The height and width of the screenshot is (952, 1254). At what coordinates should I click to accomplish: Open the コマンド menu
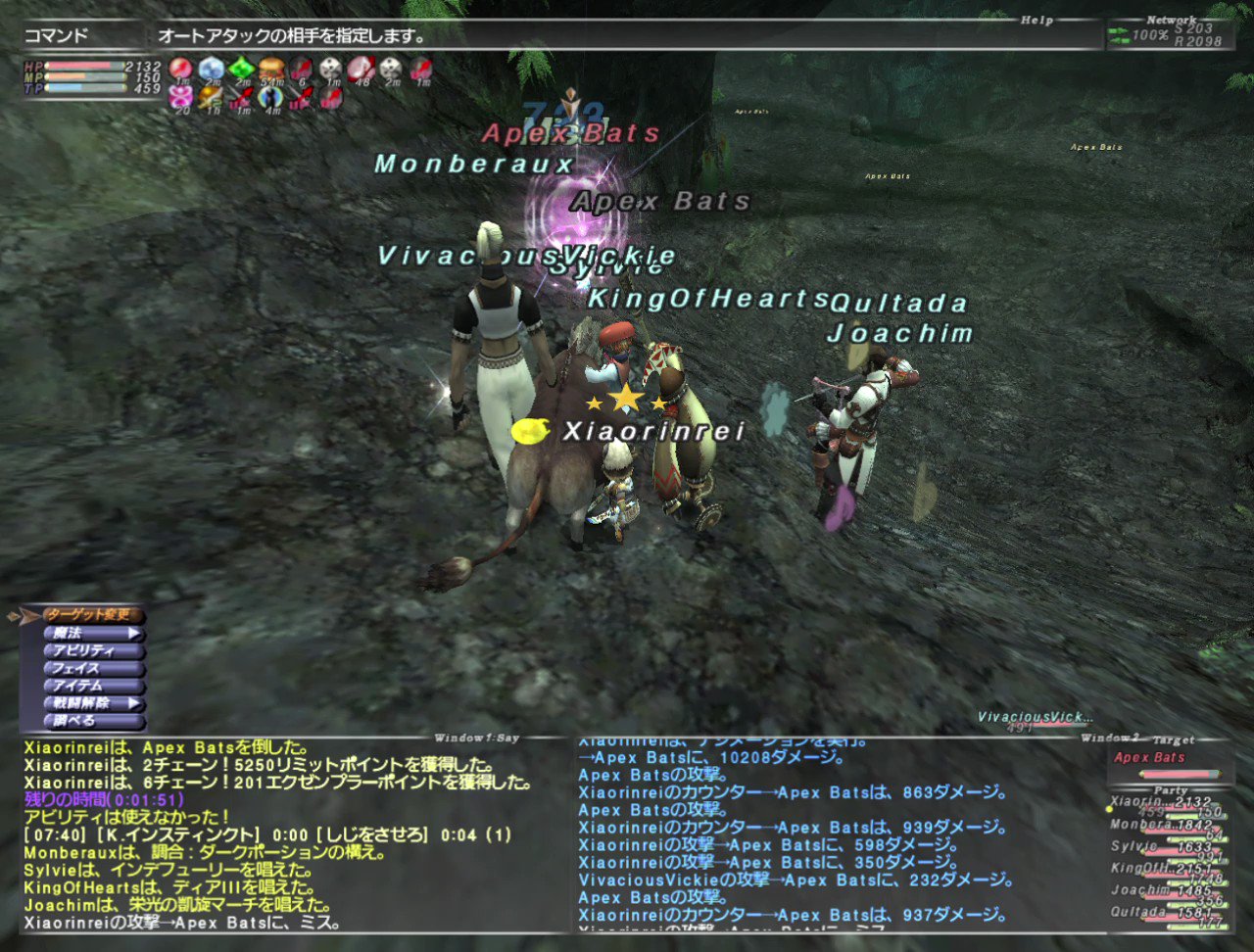coord(47,30)
